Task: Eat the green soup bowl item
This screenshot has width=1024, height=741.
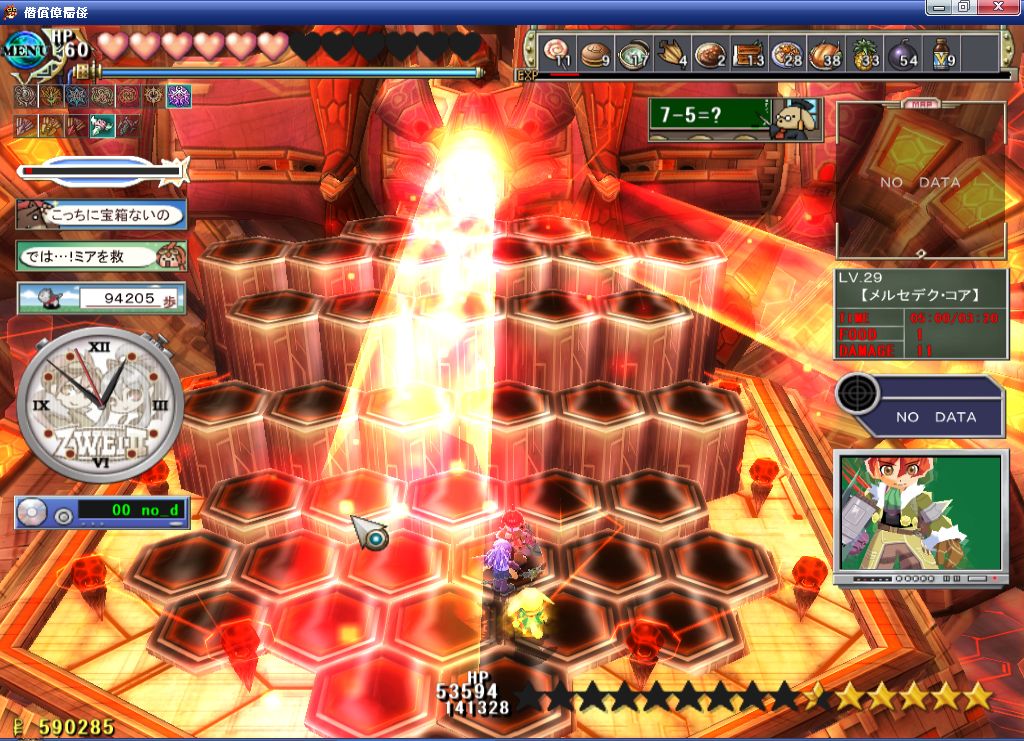Action: coord(632,53)
